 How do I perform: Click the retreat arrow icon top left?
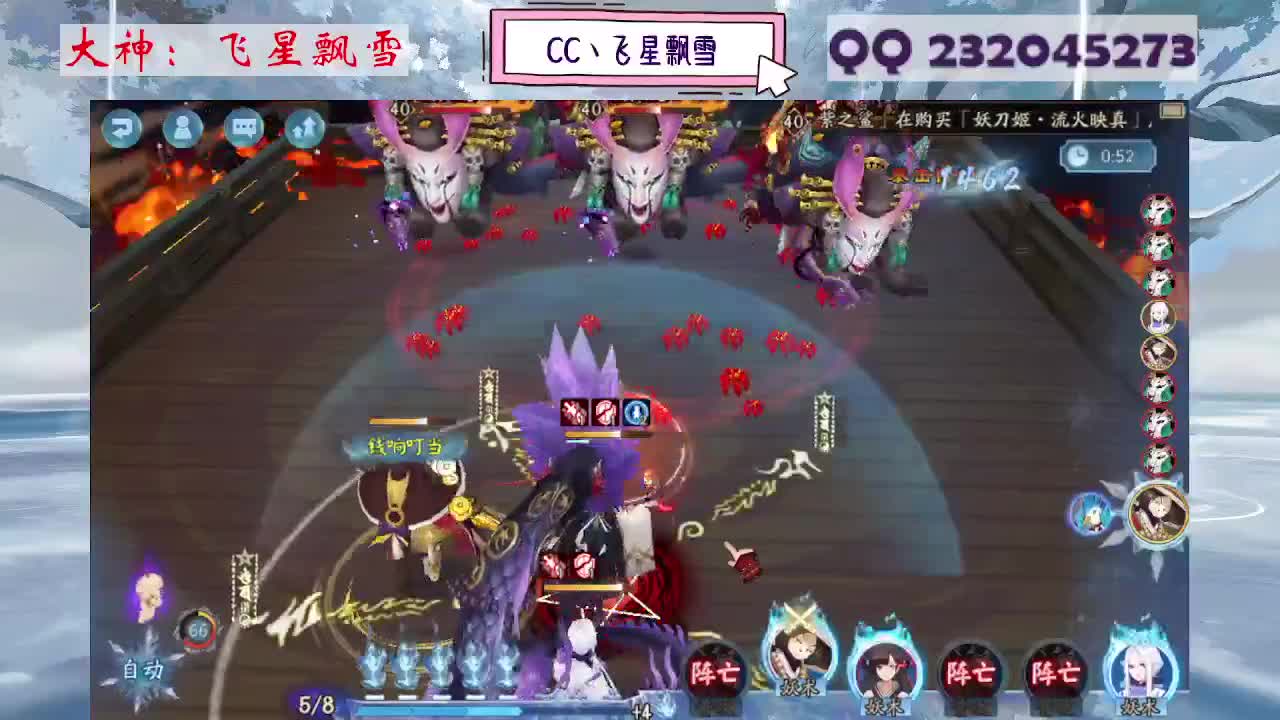click(122, 128)
